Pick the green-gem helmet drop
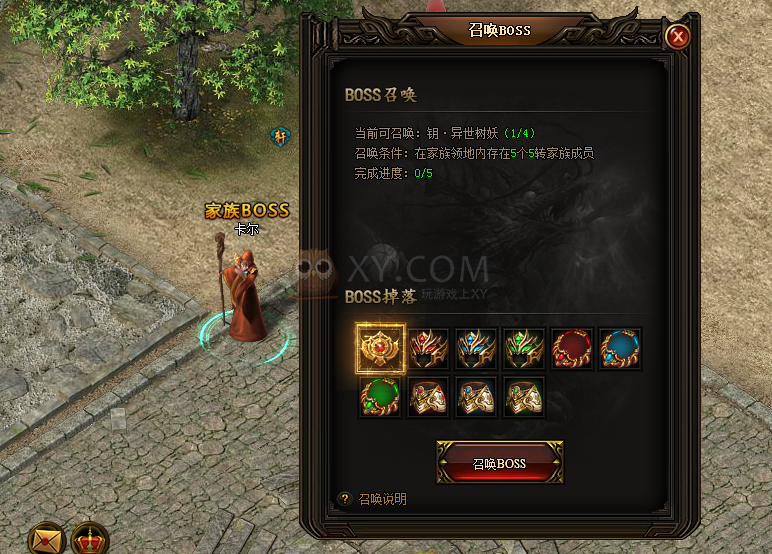The height and width of the screenshot is (554, 772). [524, 348]
